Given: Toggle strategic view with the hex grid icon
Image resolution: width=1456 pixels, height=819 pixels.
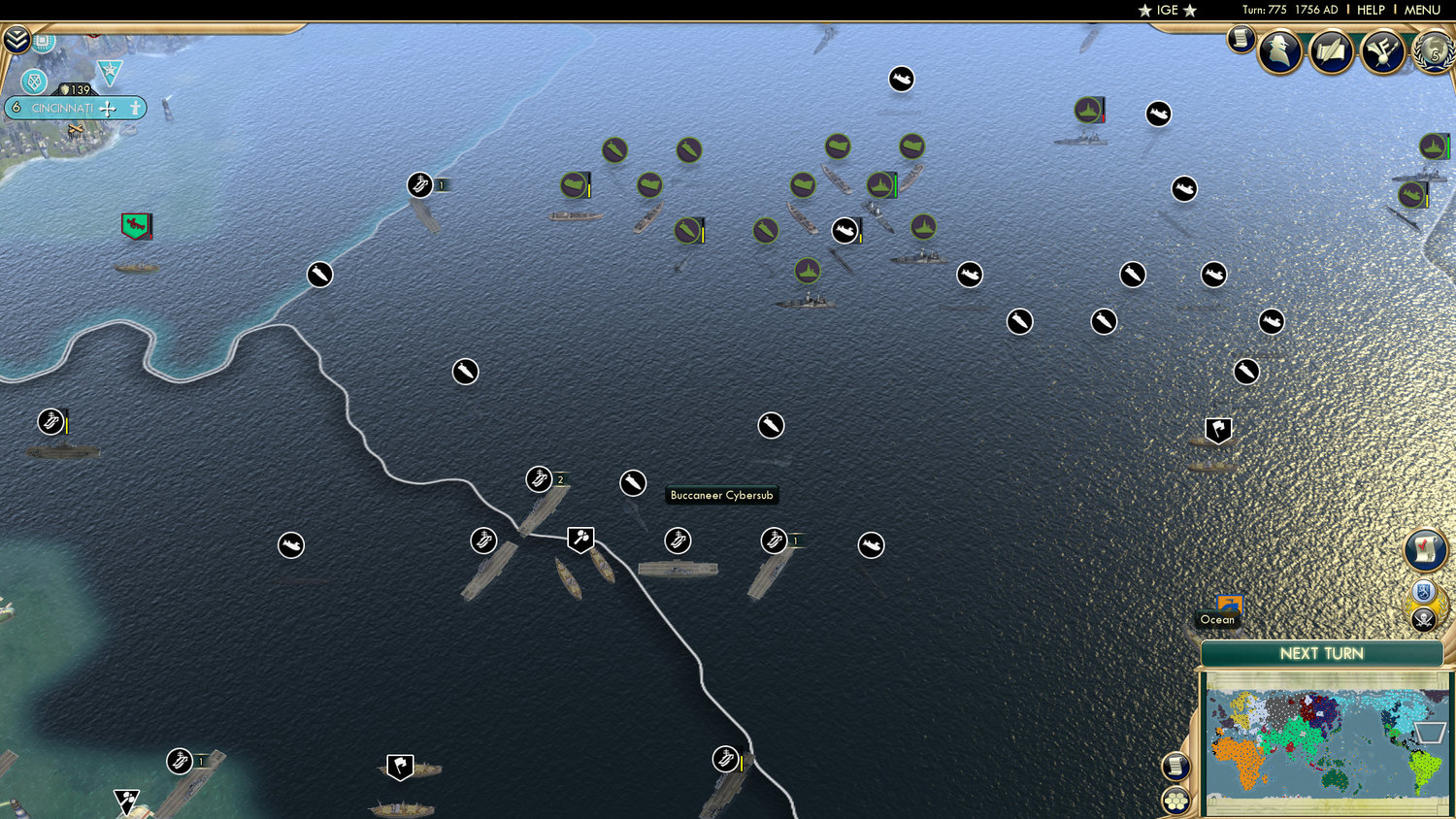Looking at the screenshot, I should tap(1176, 799).
